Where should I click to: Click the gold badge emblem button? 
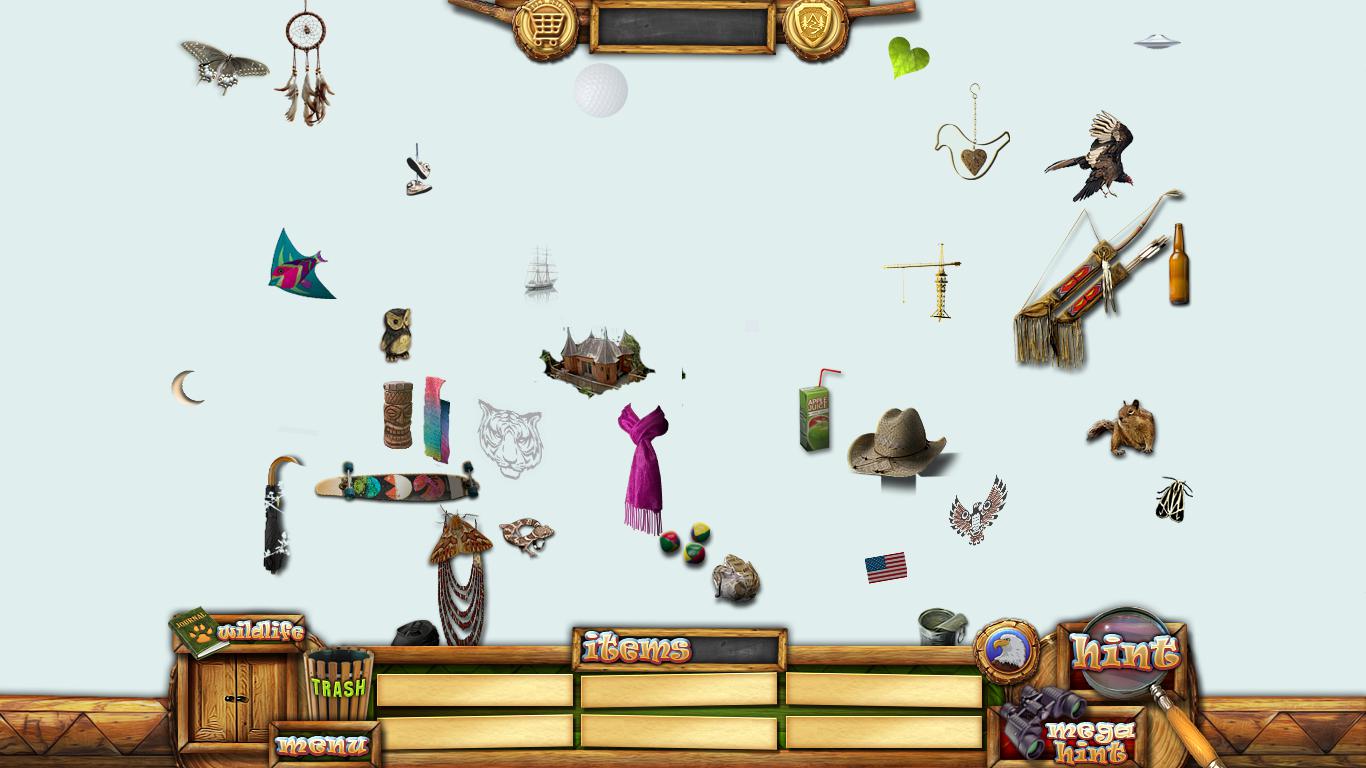coord(815,26)
